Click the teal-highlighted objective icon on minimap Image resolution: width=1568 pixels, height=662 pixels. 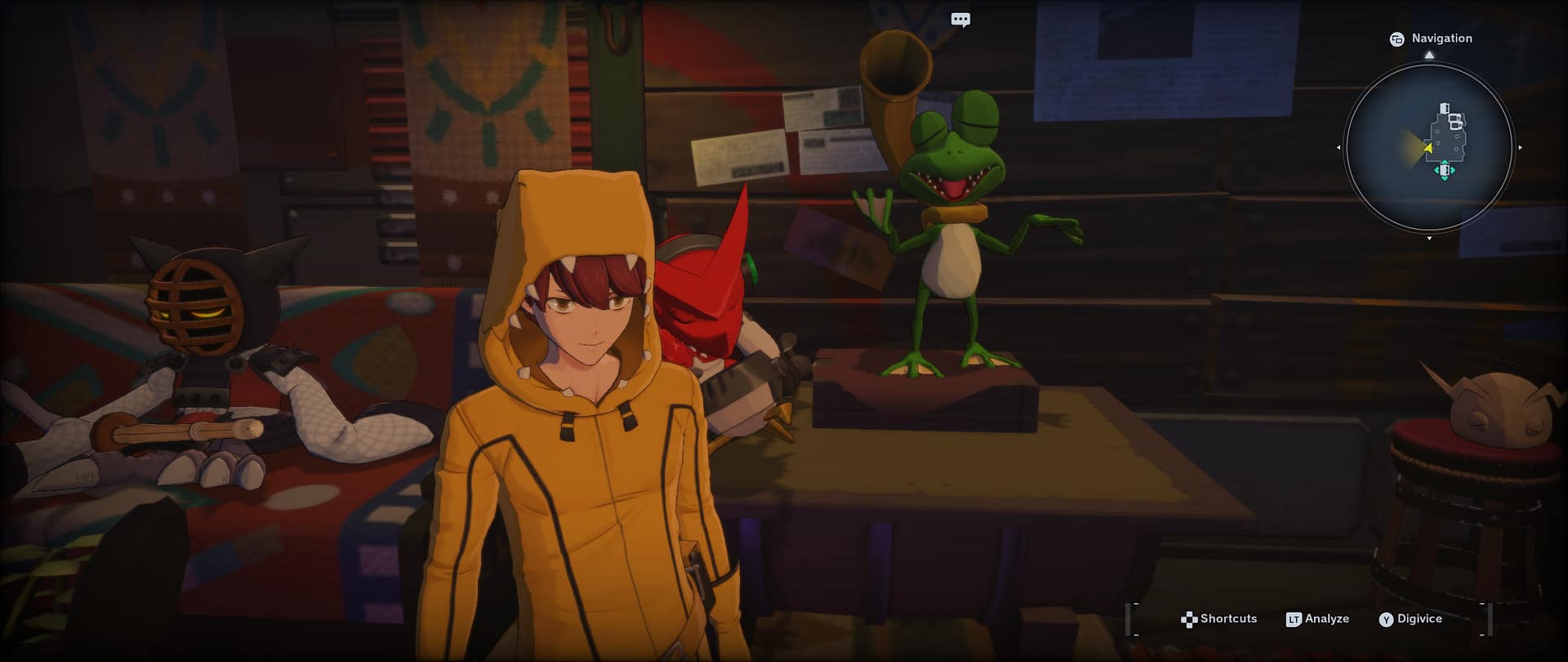tap(1445, 170)
